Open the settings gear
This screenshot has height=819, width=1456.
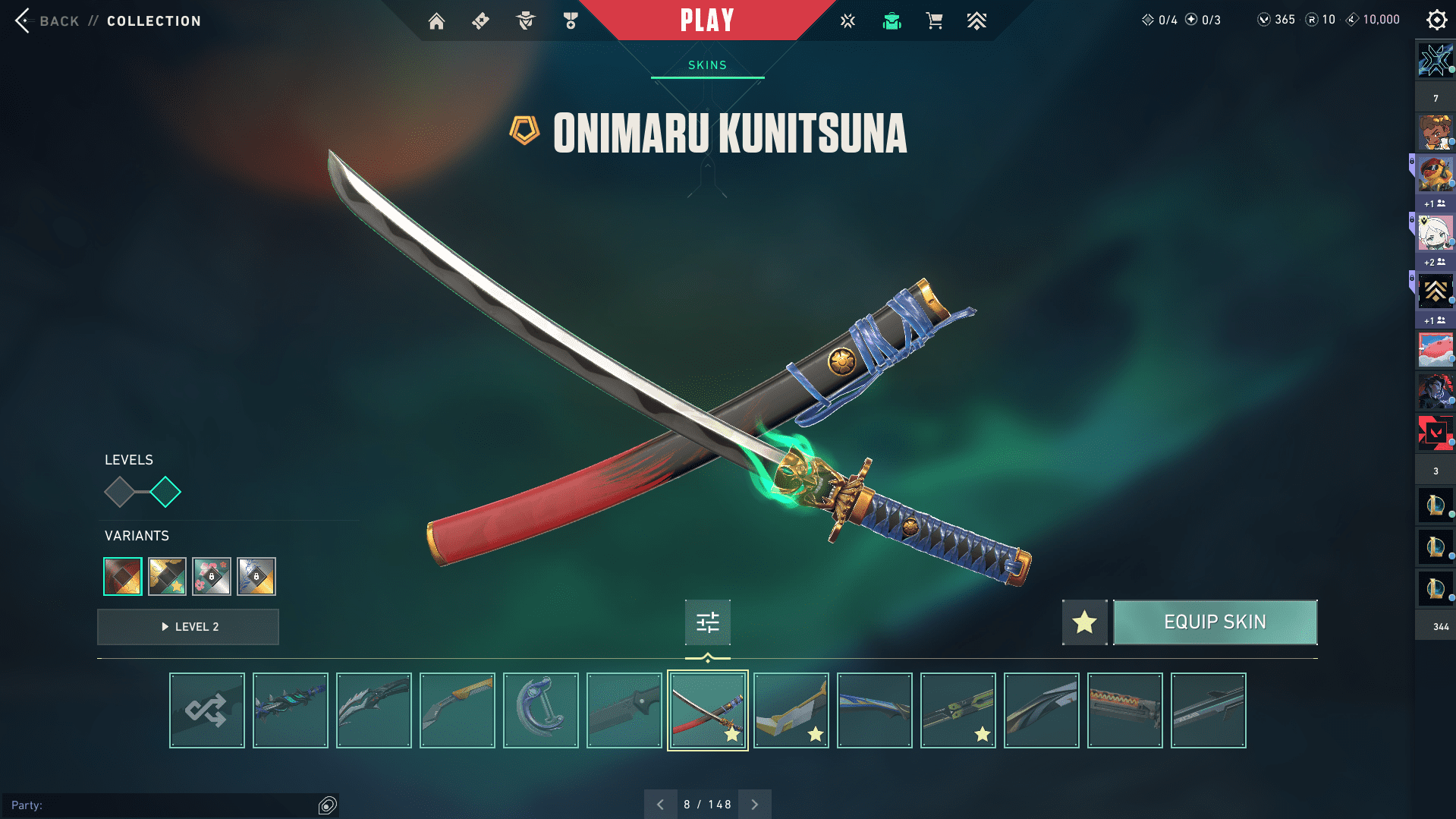pyautogui.click(x=1436, y=20)
